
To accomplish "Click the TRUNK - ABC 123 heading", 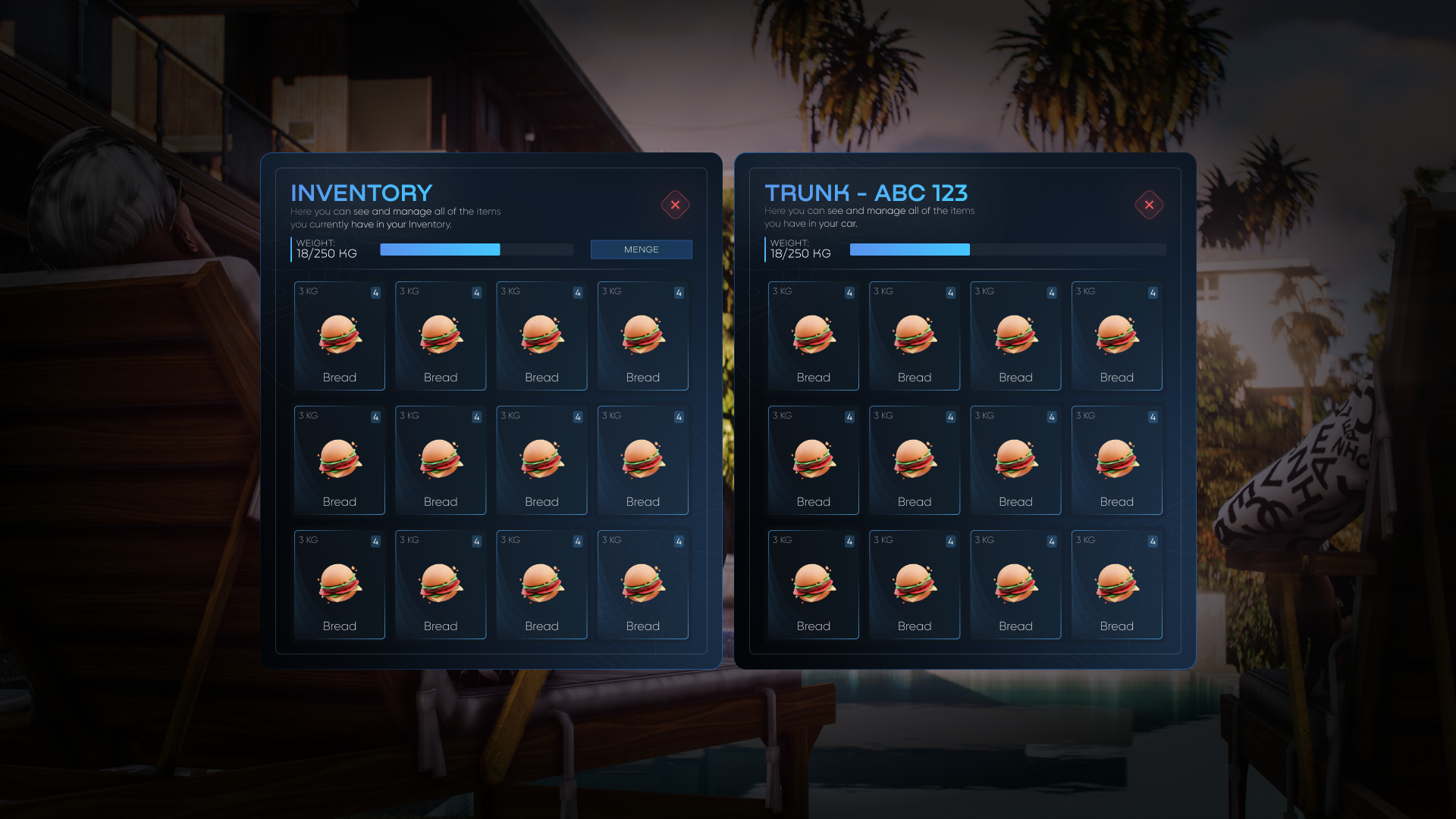I will (867, 193).
